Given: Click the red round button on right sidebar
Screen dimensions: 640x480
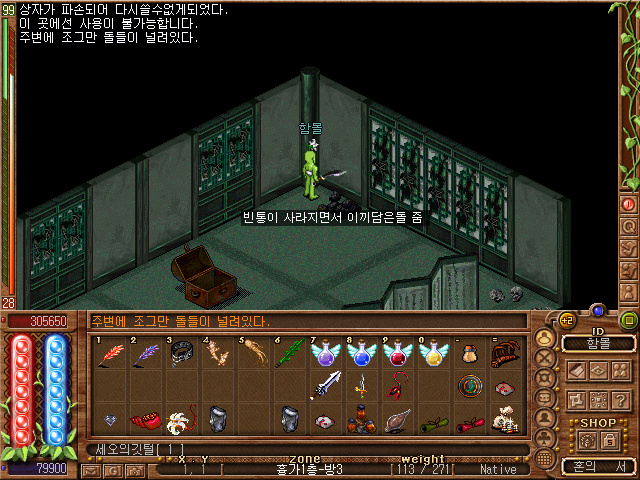Looking at the screenshot, I should [x=629, y=204].
